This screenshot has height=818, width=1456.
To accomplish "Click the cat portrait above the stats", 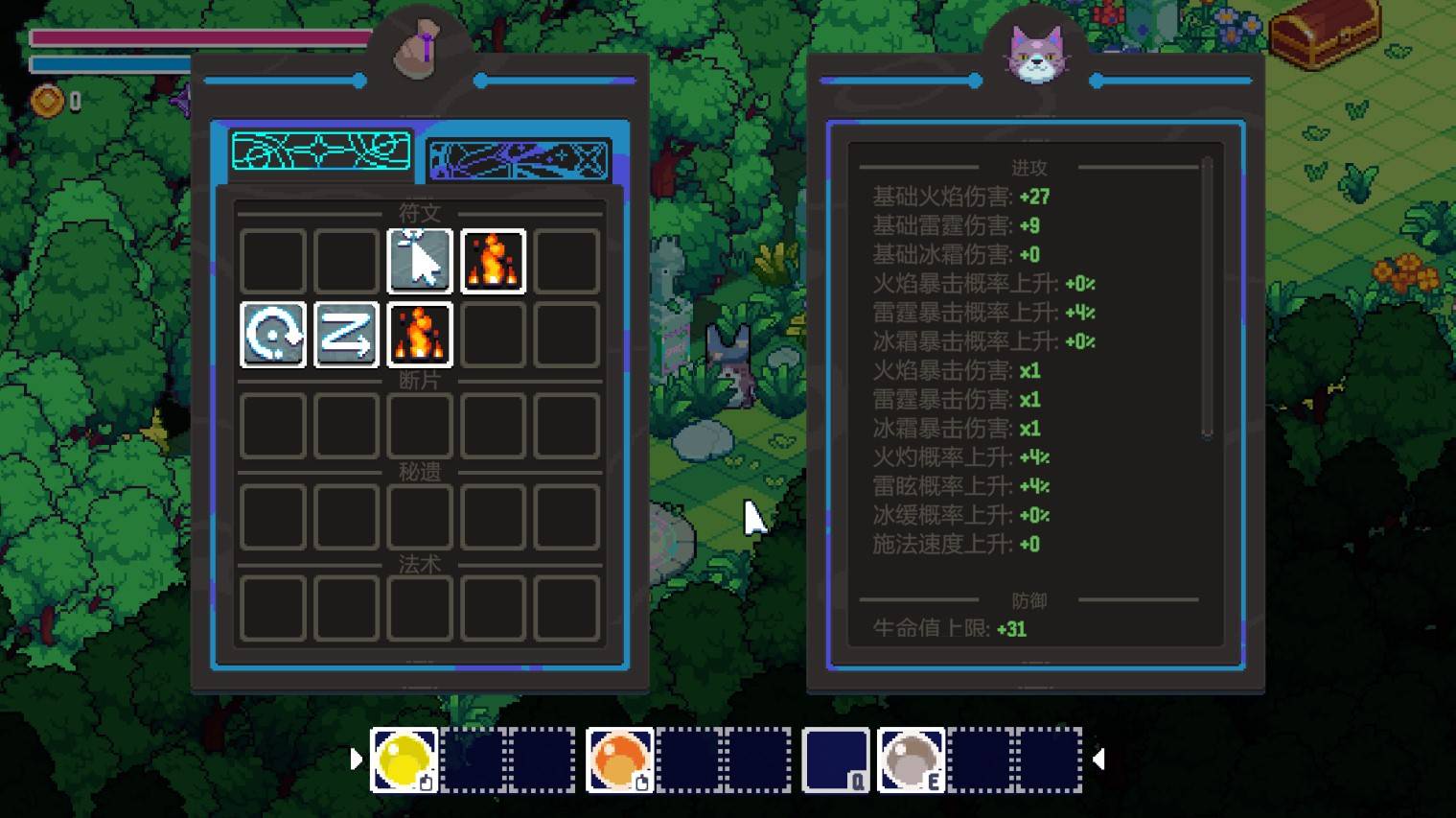I will pos(1036,54).
